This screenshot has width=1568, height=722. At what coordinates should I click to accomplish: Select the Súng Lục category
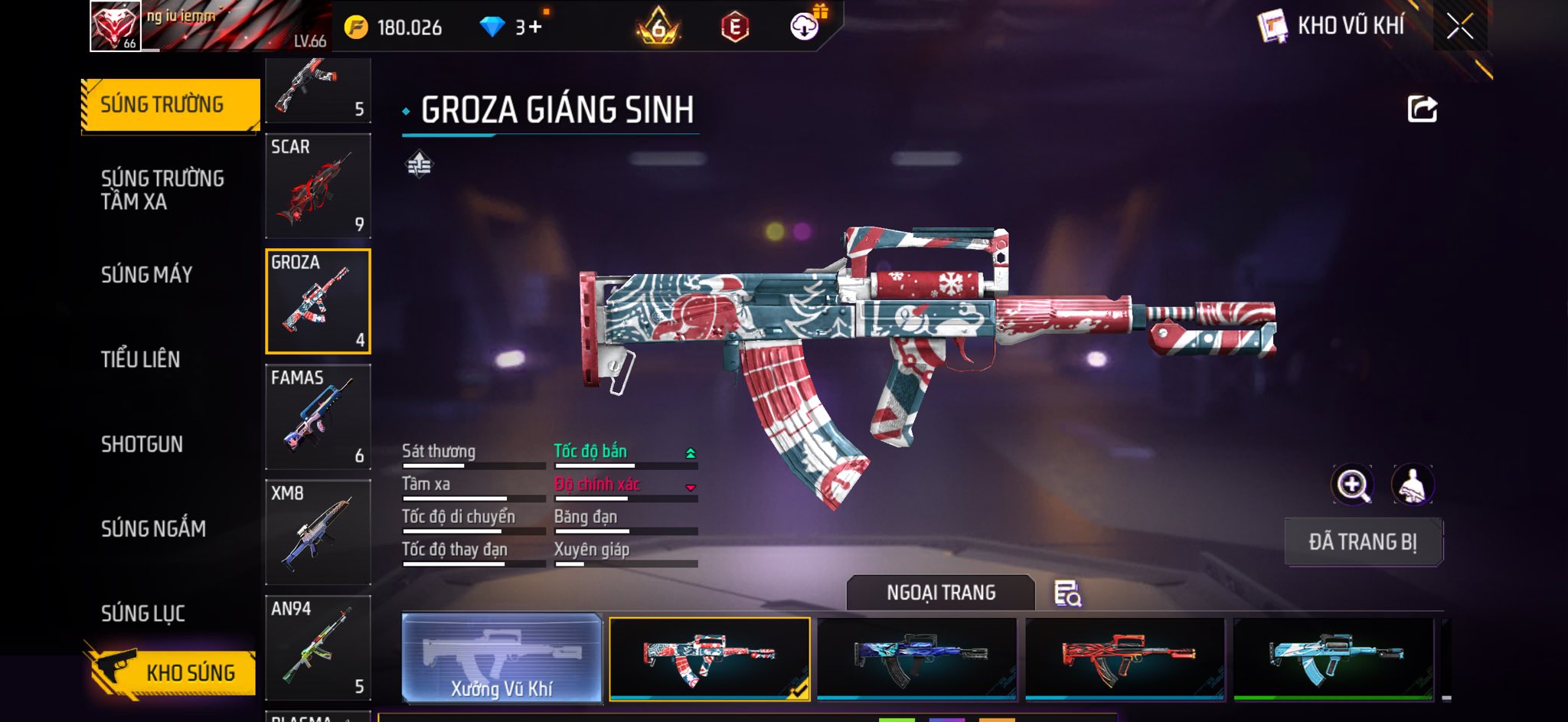[143, 613]
